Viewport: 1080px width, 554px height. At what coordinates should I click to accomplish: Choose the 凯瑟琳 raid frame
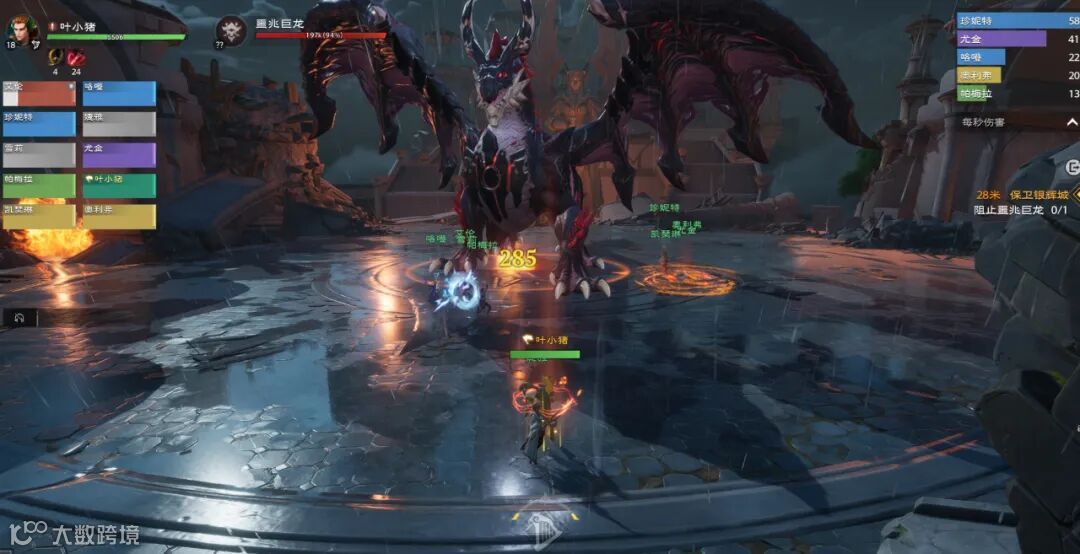(39, 216)
